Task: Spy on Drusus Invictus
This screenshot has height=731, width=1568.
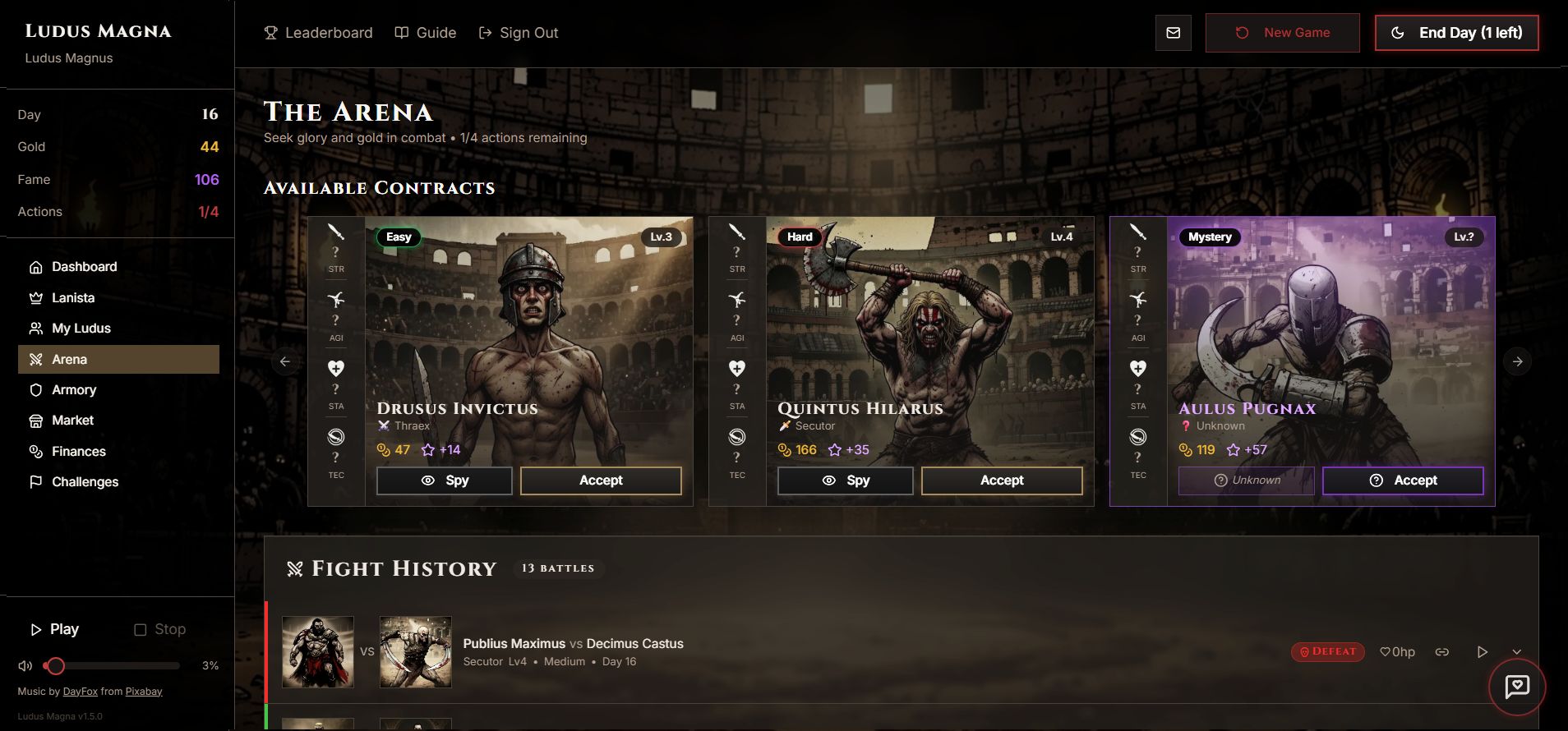Action: point(444,480)
